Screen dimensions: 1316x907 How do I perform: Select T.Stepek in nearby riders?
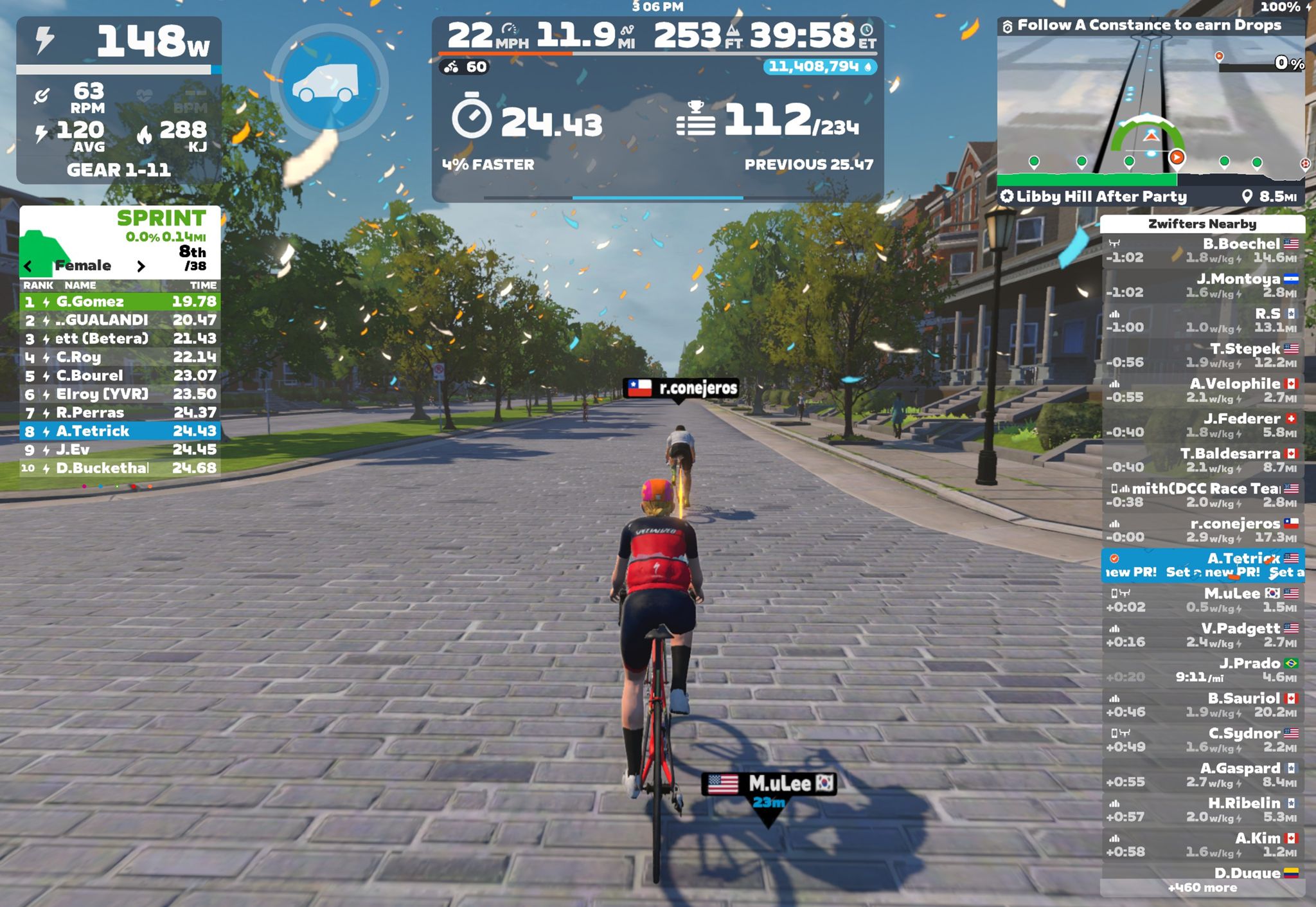pos(1202,355)
